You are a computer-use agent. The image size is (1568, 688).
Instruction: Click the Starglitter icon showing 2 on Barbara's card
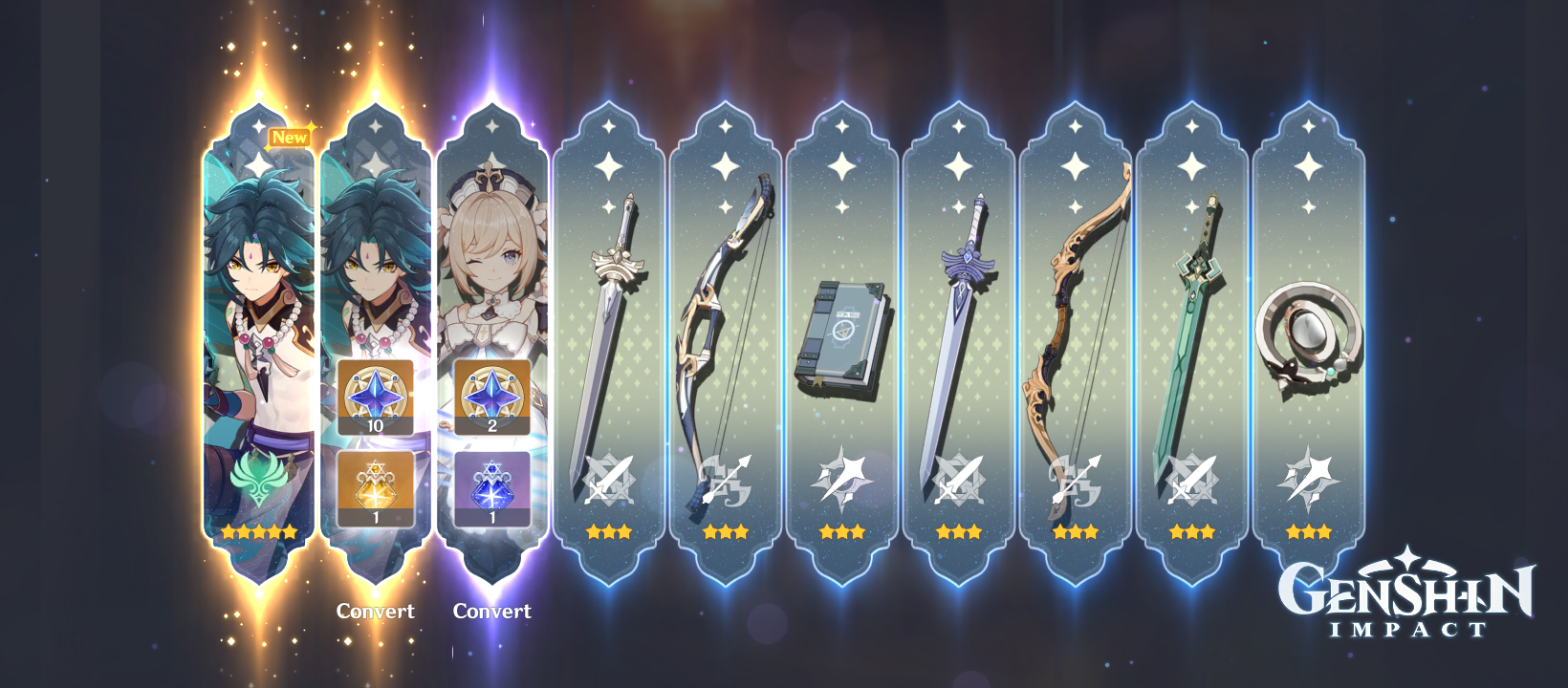(x=494, y=396)
